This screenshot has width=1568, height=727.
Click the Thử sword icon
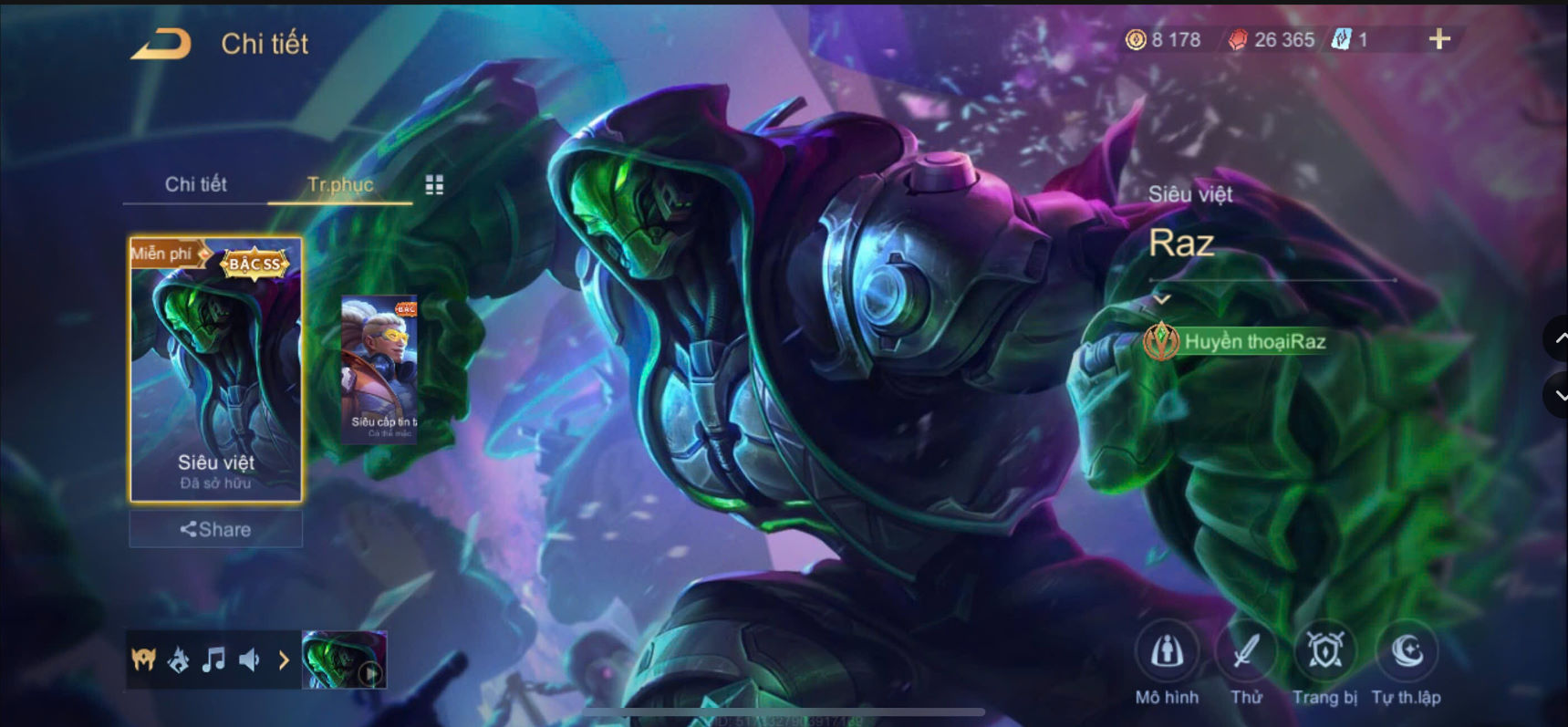[1248, 651]
